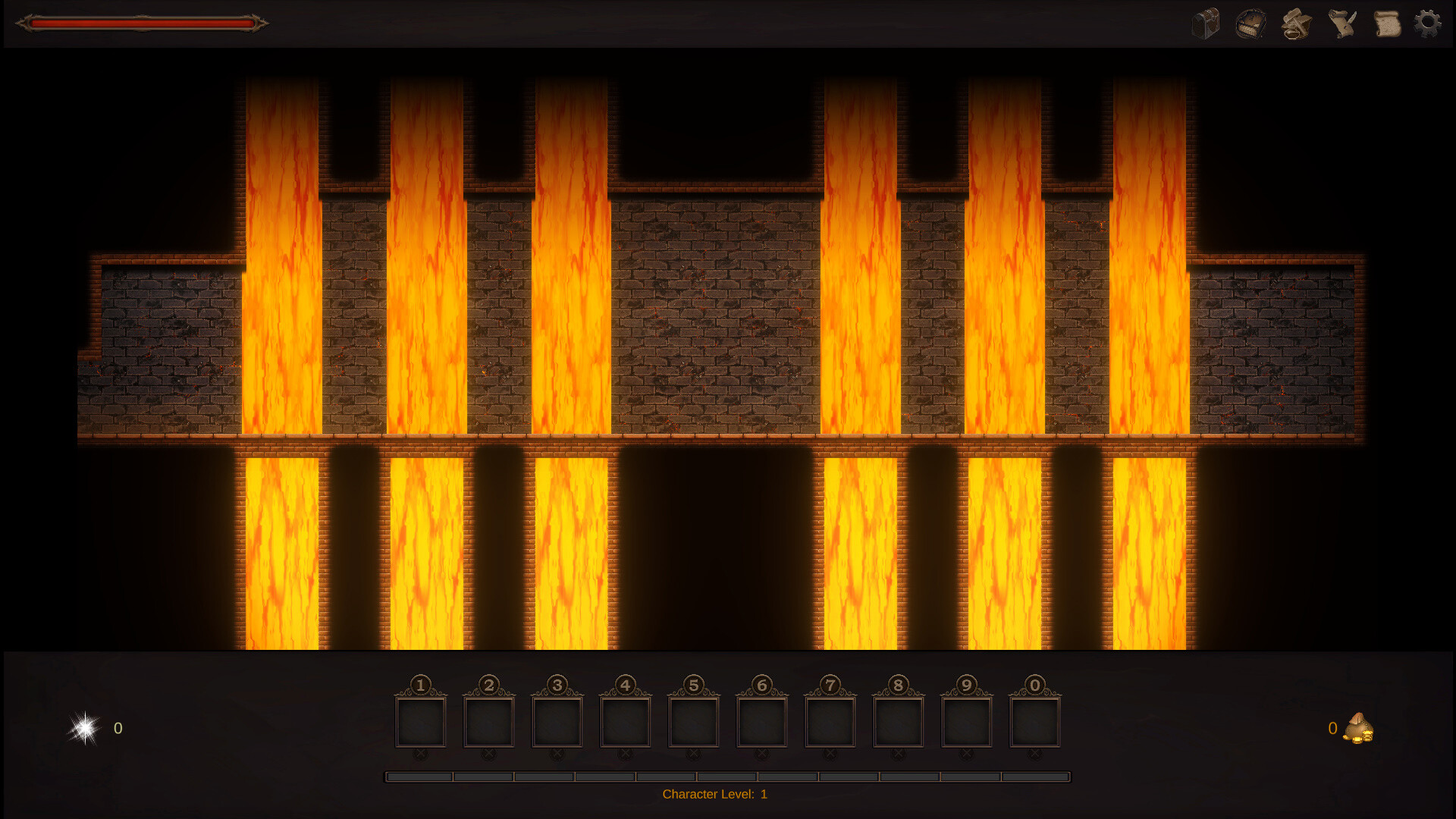
Task: Open the equipment panel icon
Action: pyautogui.click(x=1252, y=24)
